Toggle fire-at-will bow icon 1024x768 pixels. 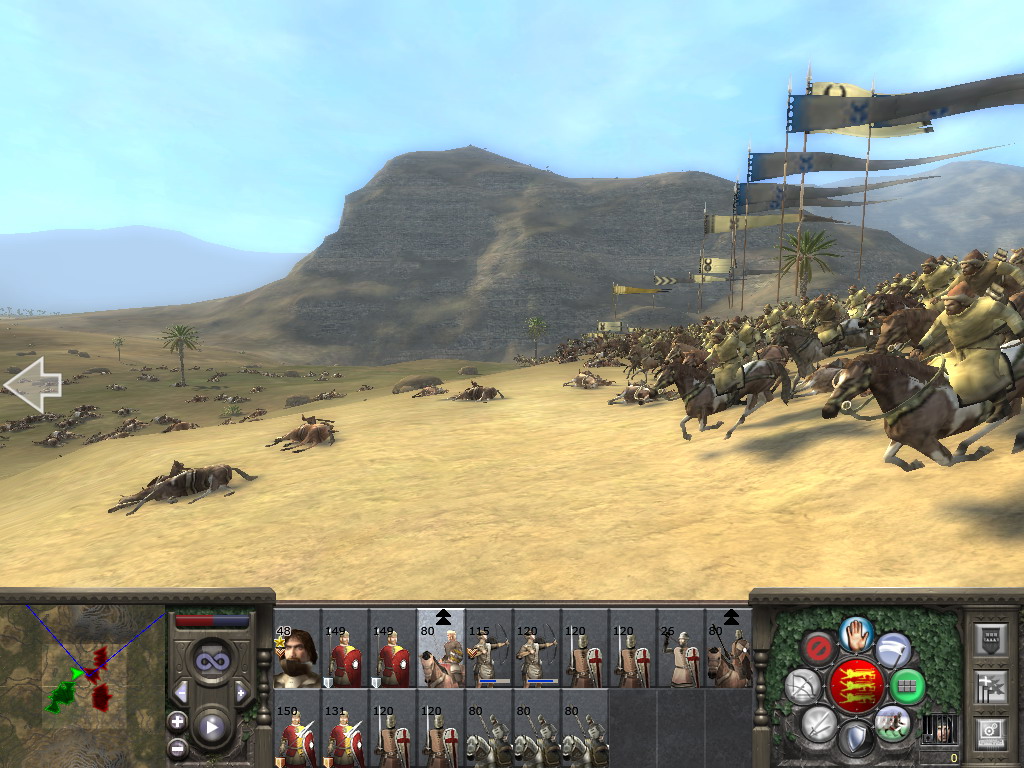[x=802, y=687]
